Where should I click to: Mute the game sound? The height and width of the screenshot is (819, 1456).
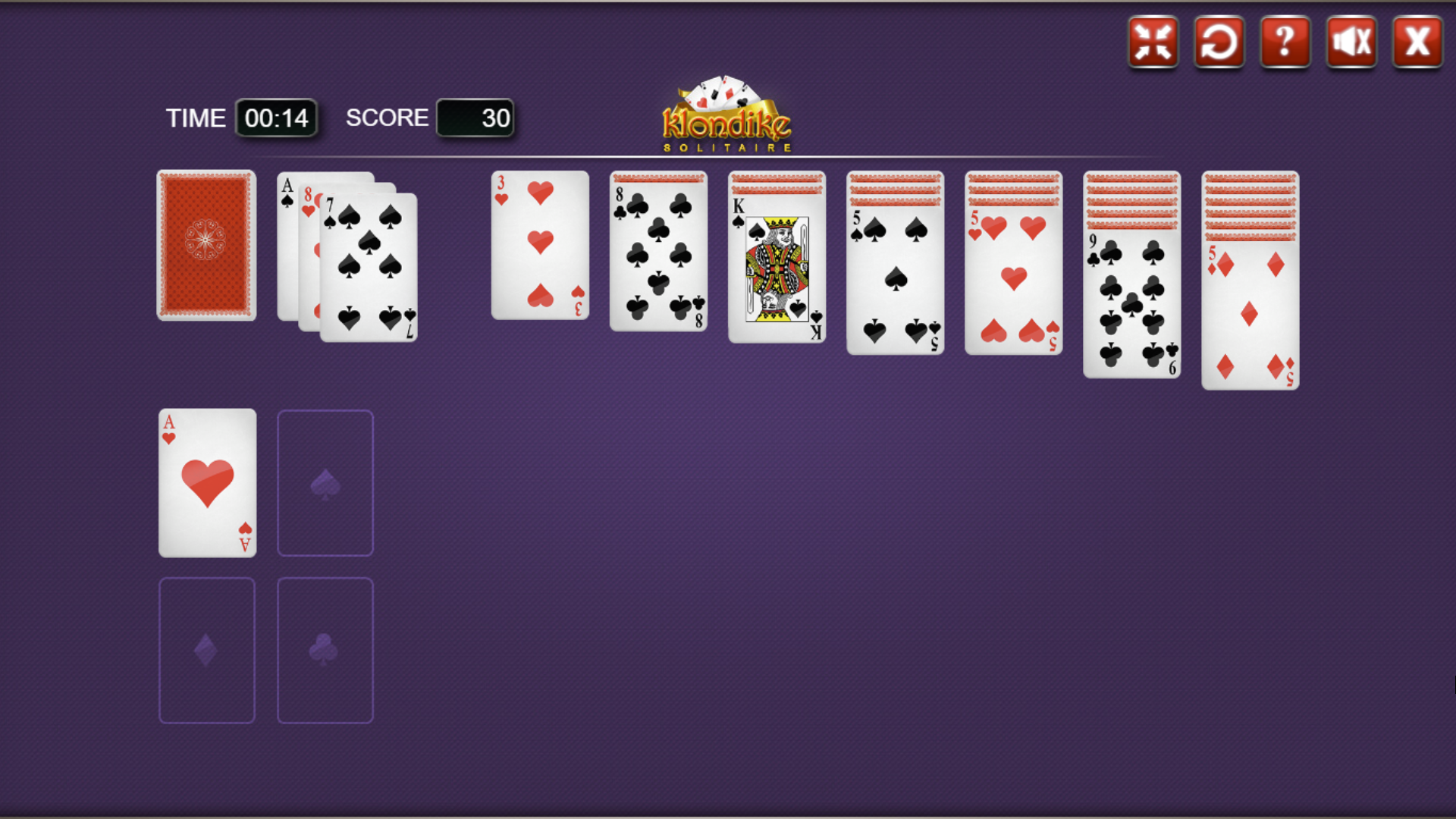pos(1351,42)
